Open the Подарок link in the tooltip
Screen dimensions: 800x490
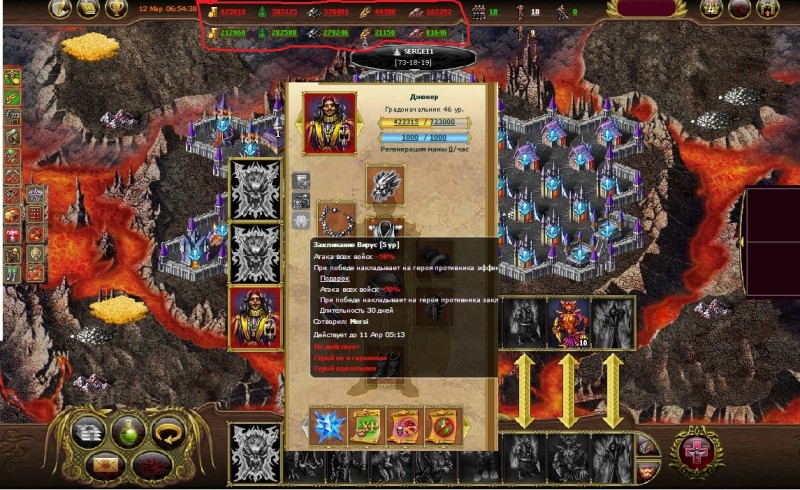tap(334, 278)
